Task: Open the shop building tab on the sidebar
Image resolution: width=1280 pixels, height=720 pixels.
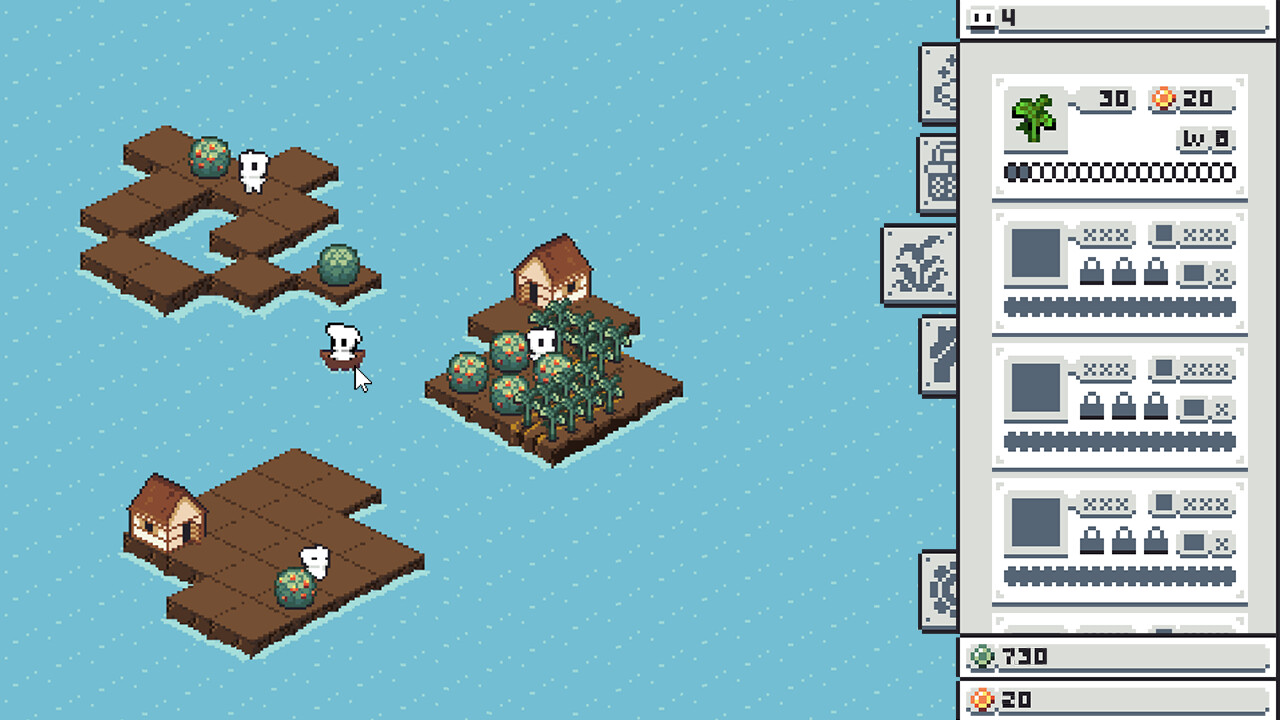Action: 937,172
